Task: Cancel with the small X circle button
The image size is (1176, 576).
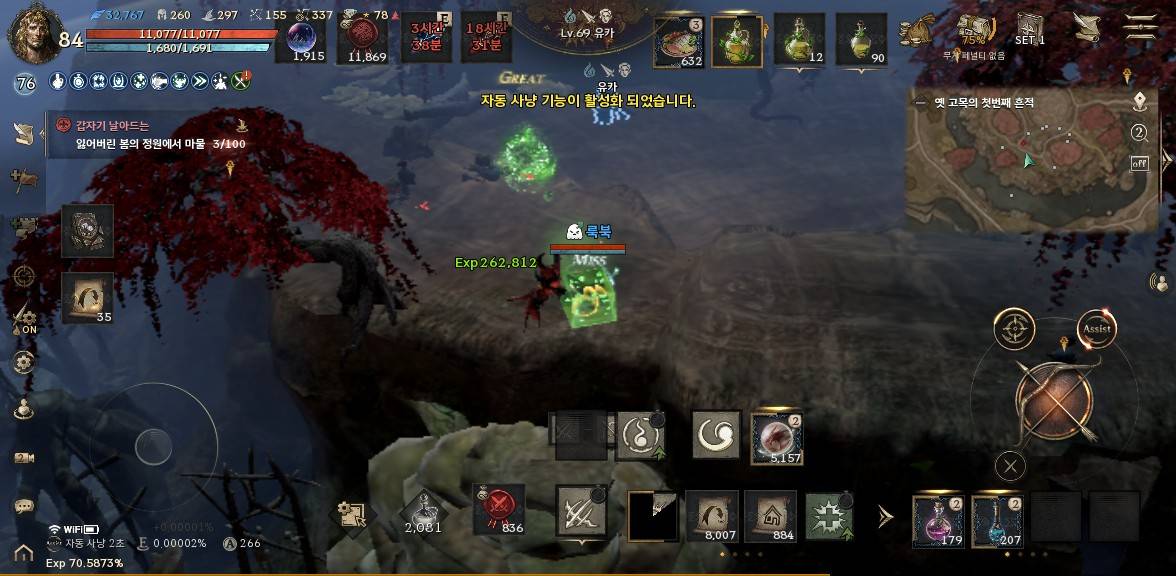Action: 1011,465
